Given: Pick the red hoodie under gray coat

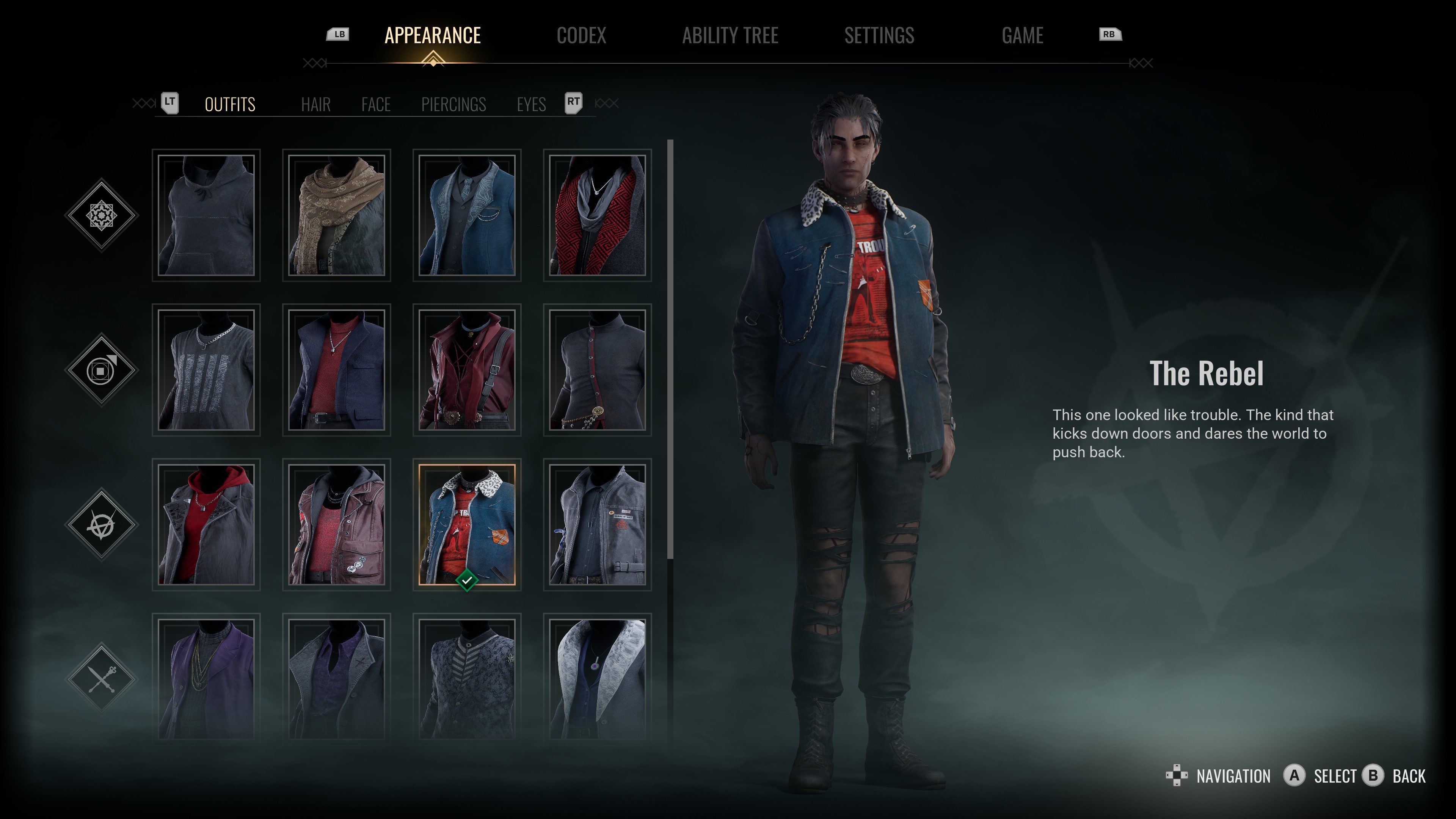Looking at the screenshot, I should [206, 524].
